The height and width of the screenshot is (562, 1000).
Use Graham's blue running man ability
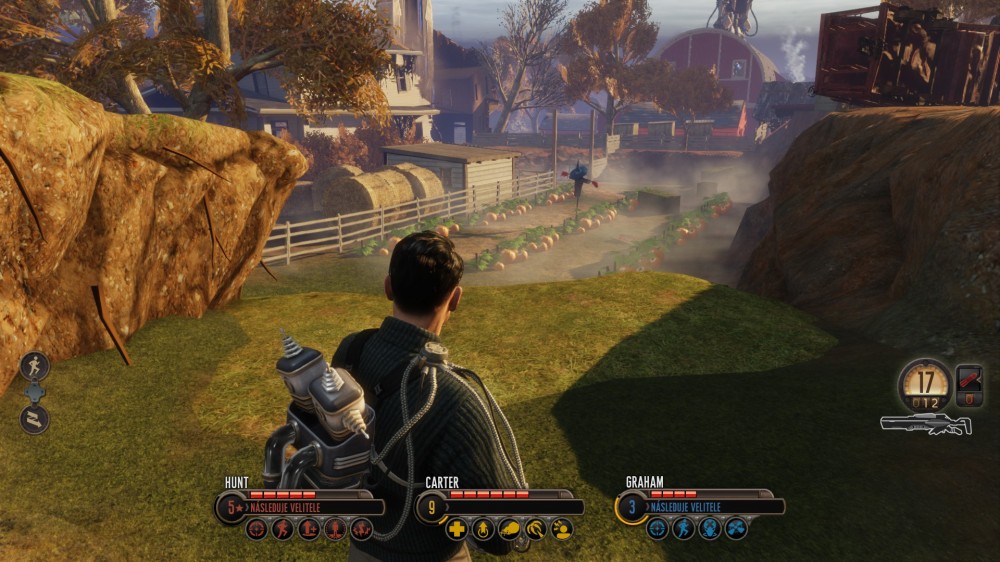[x=683, y=529]
